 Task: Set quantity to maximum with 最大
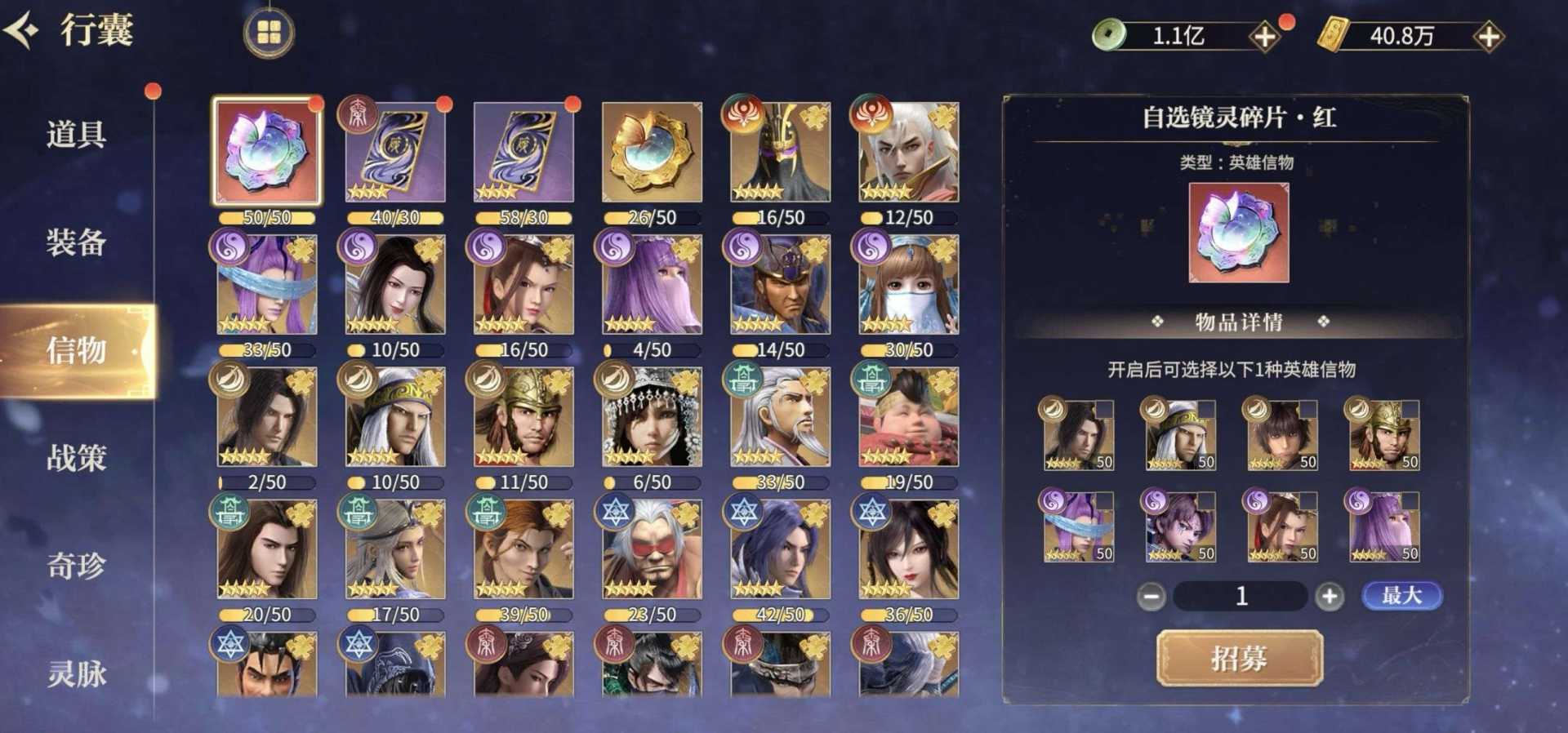click(1401, 596)
